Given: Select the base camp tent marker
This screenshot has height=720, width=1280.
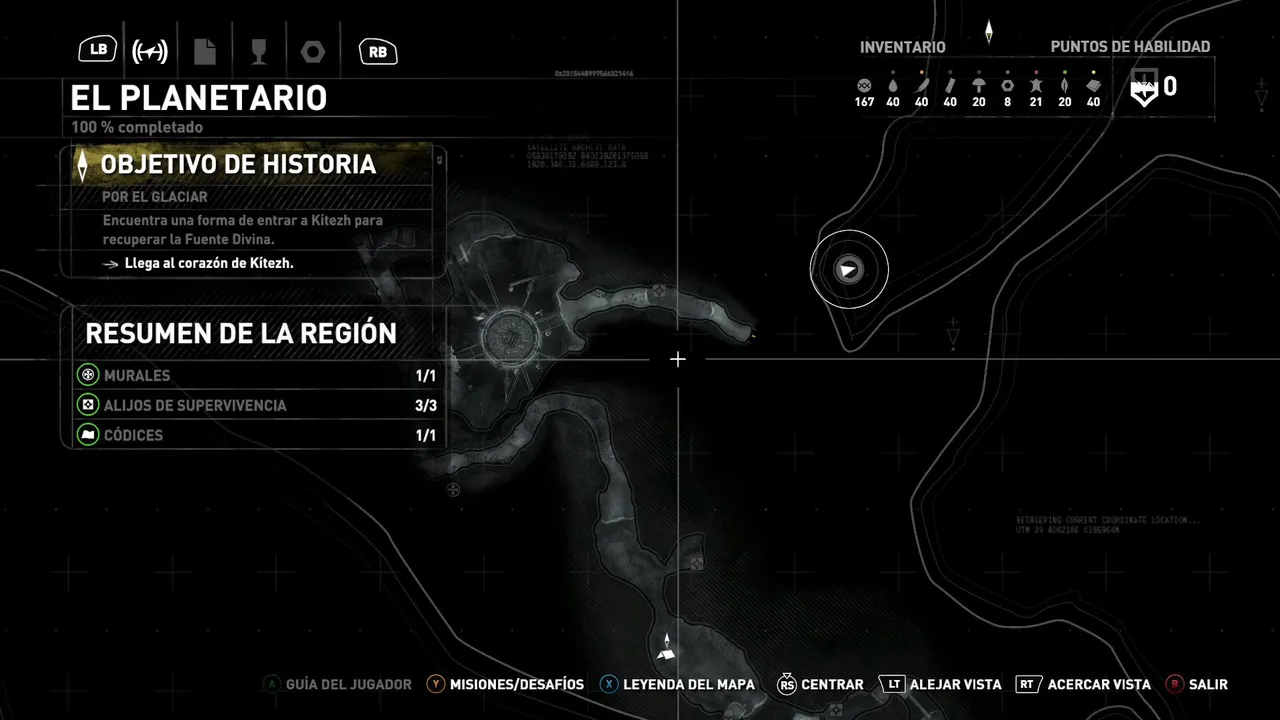Looking at the screenshot, I should tap(667, 653).
